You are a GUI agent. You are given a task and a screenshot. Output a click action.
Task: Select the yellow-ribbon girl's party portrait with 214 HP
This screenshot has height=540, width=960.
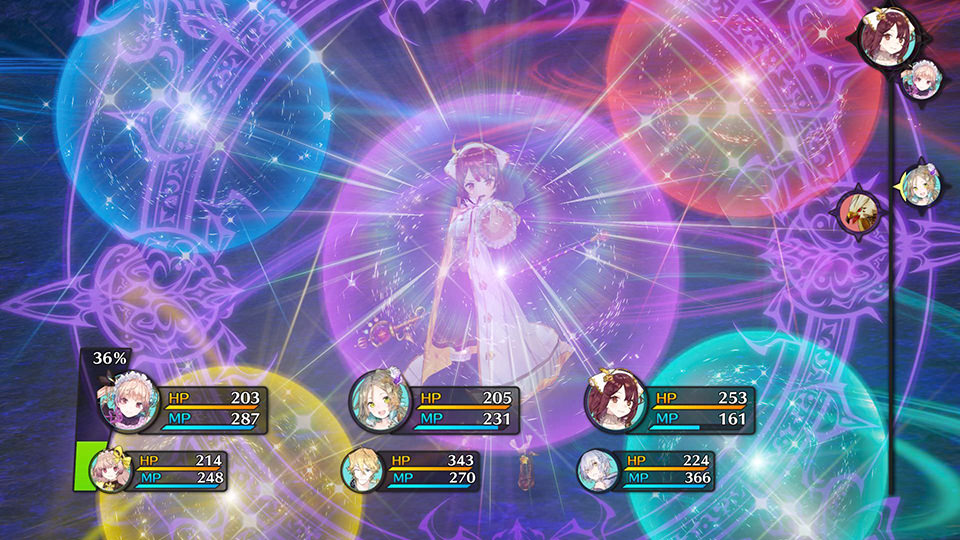coord(111,468)
